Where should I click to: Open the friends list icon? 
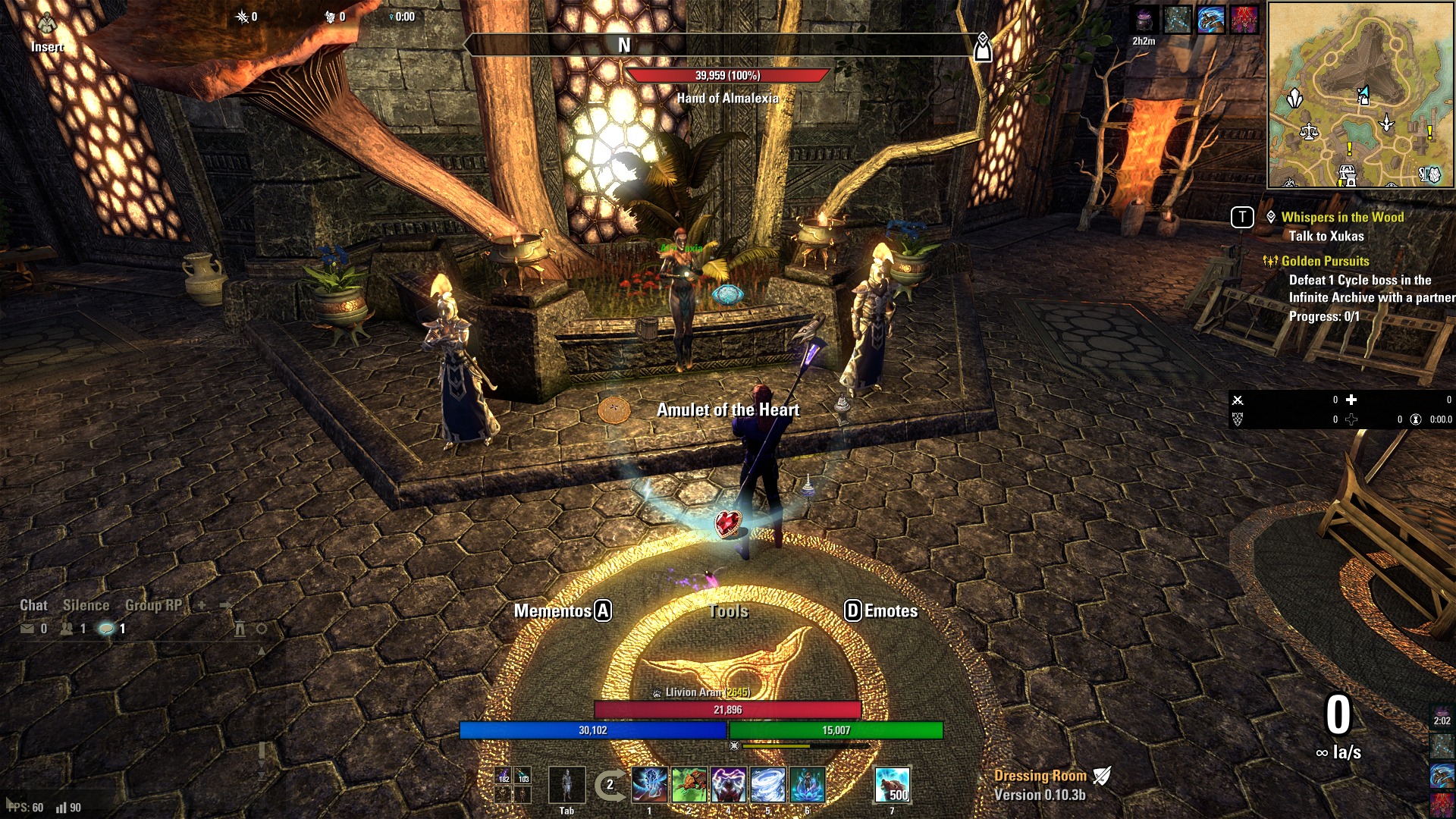coord(67,629)
